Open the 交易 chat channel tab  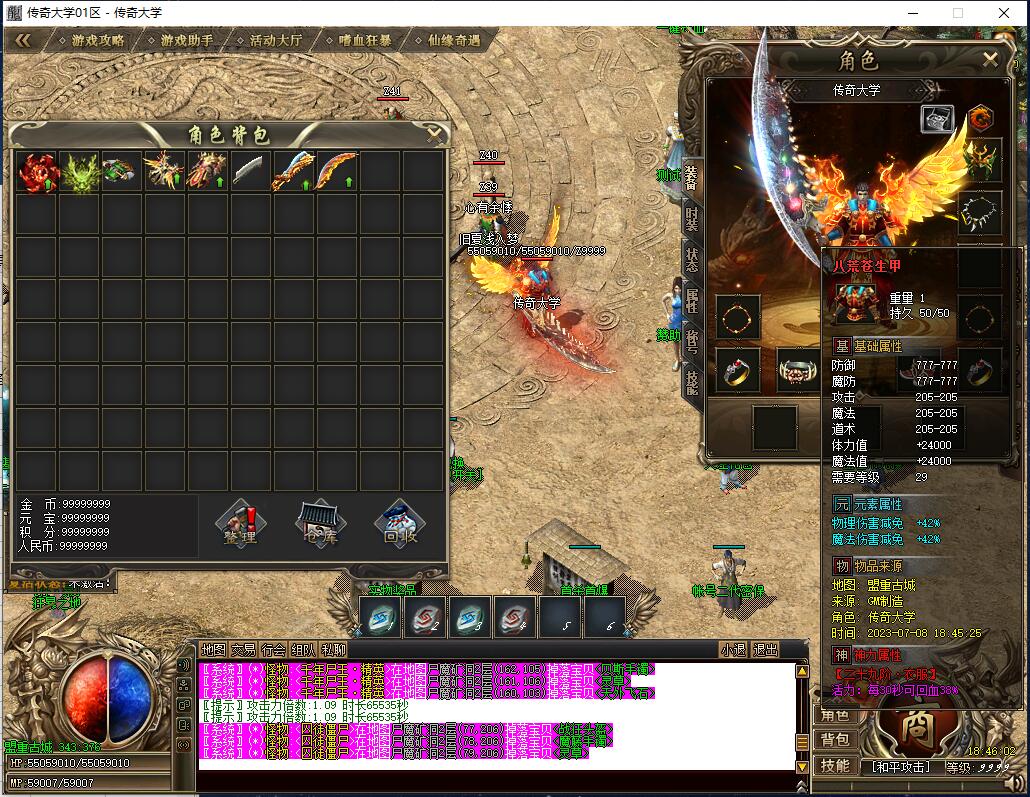(x=243, y=650)
